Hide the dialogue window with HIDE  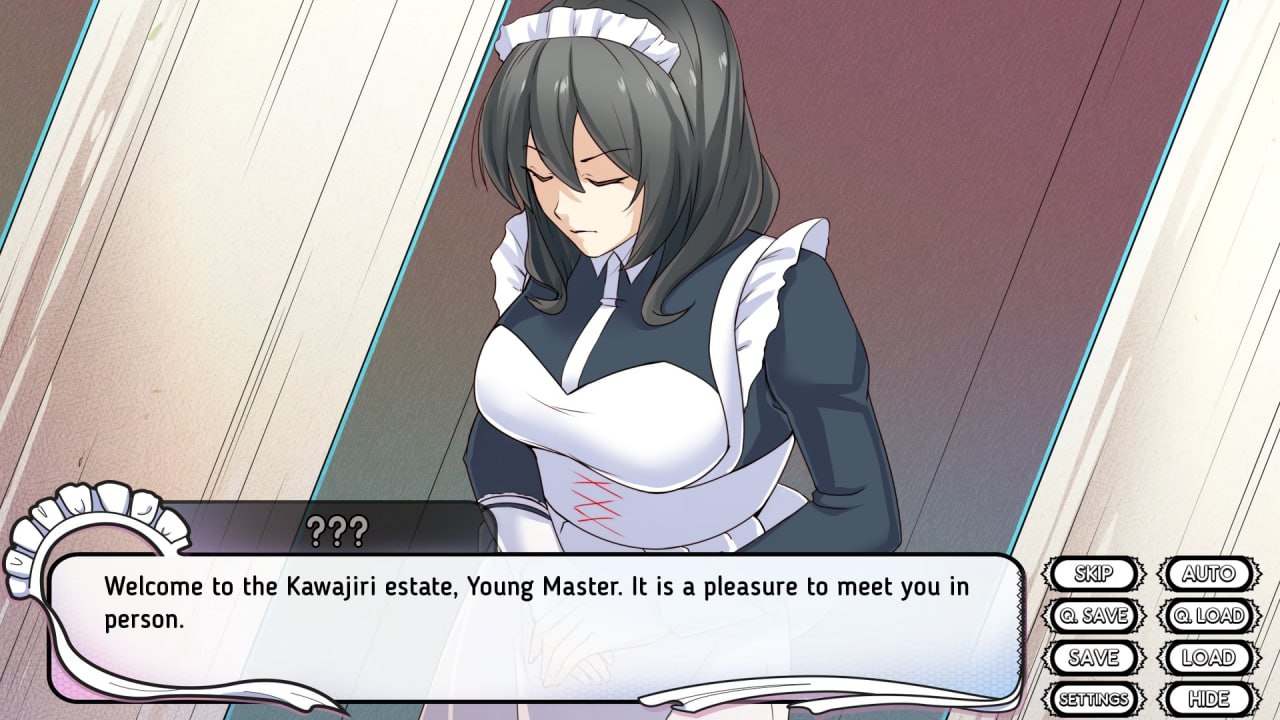click(1210, 697)
